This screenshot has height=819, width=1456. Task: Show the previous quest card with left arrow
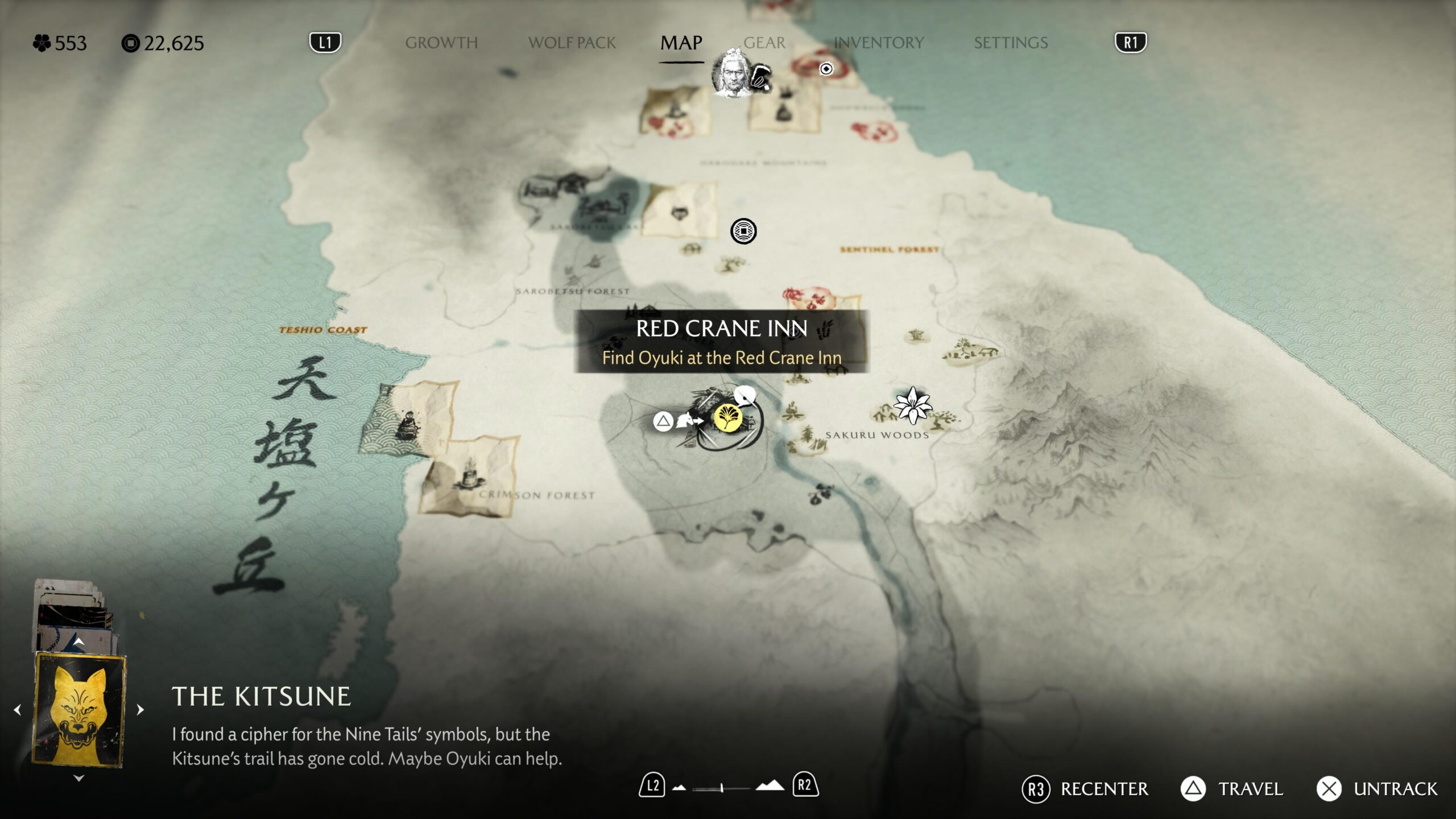pos(18,710)
